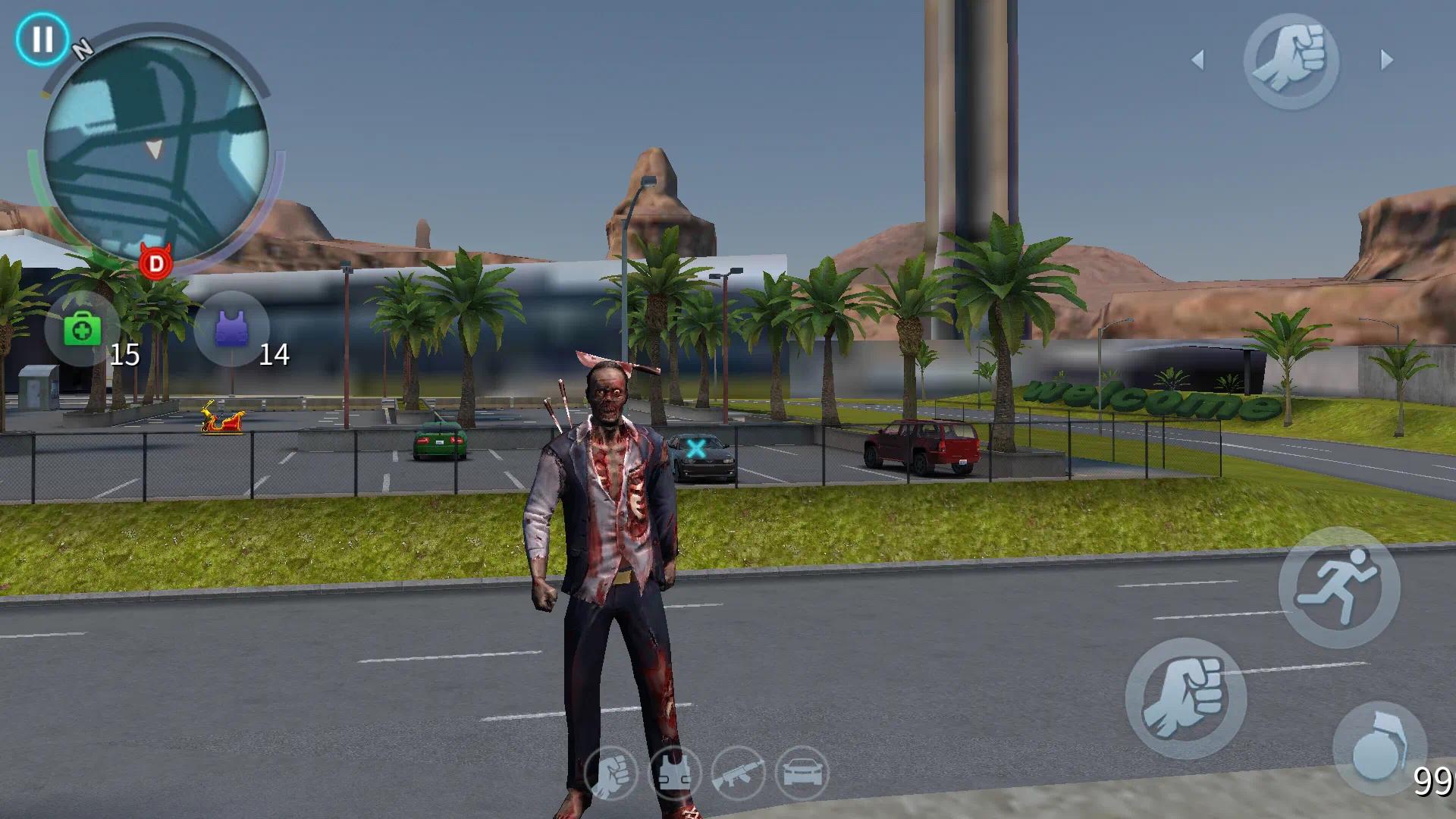
Task: Switch to the next weapon
Action: [1387, 60]
